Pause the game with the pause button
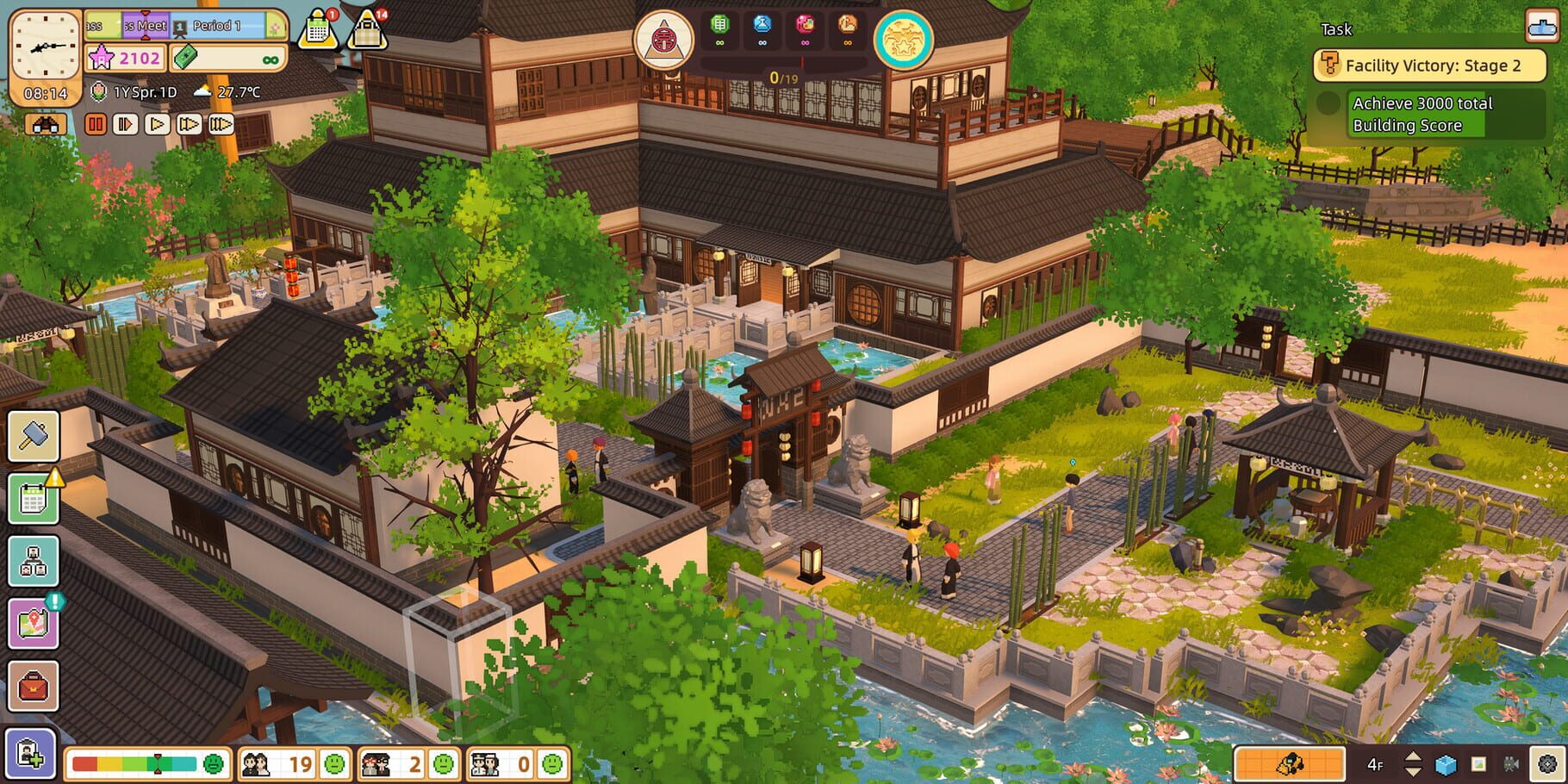Screen dimensions: 1568x784 [x=96, y=125]
